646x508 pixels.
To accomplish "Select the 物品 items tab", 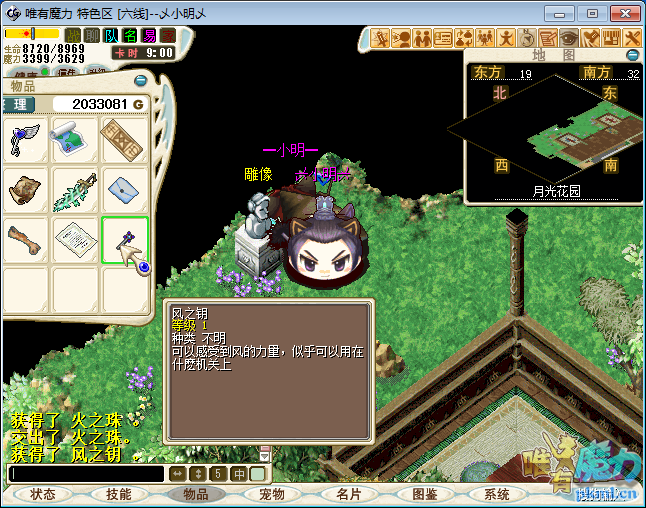I will pyautogui.click(x=196, y=494).
